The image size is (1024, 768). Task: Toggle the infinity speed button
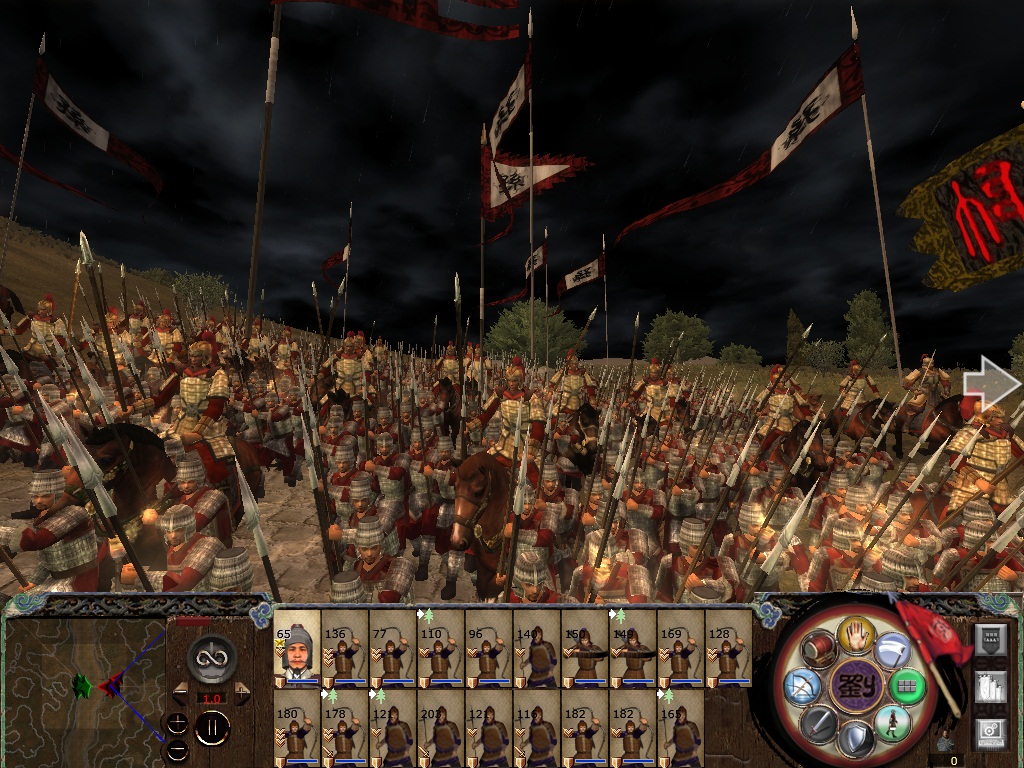point(212,657)
